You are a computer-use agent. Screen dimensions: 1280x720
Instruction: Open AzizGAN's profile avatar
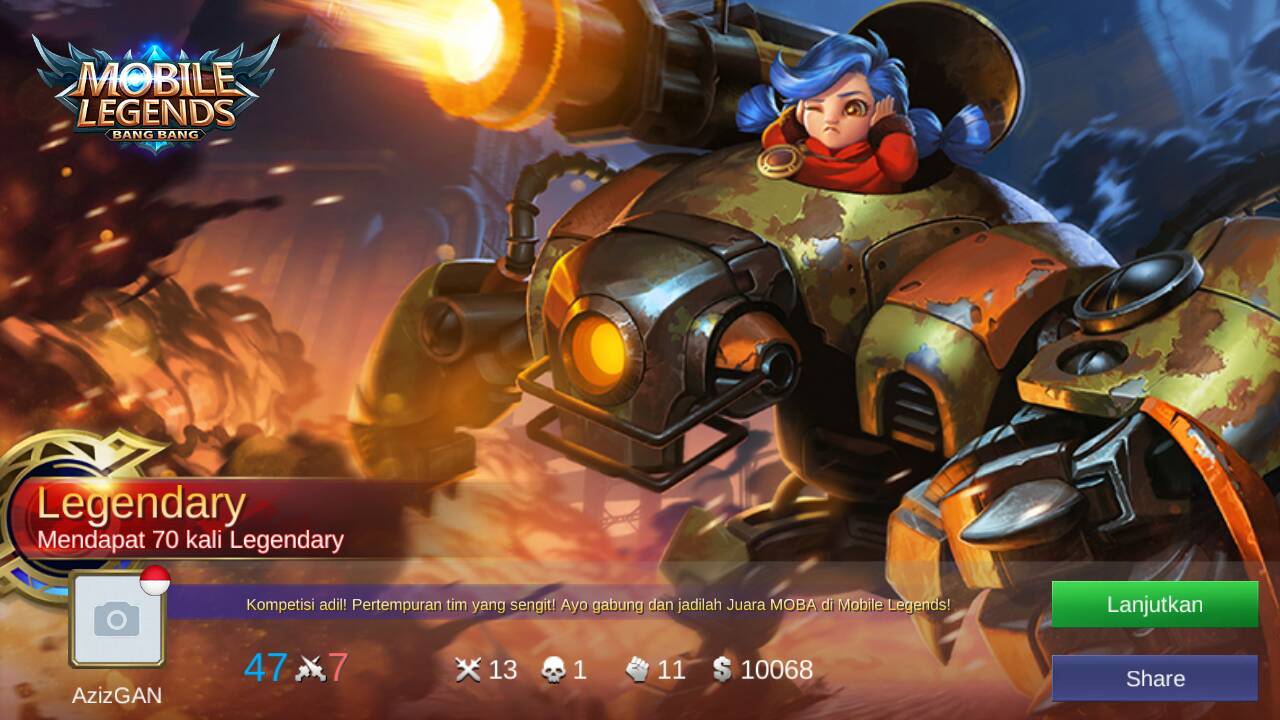(117, 621)
